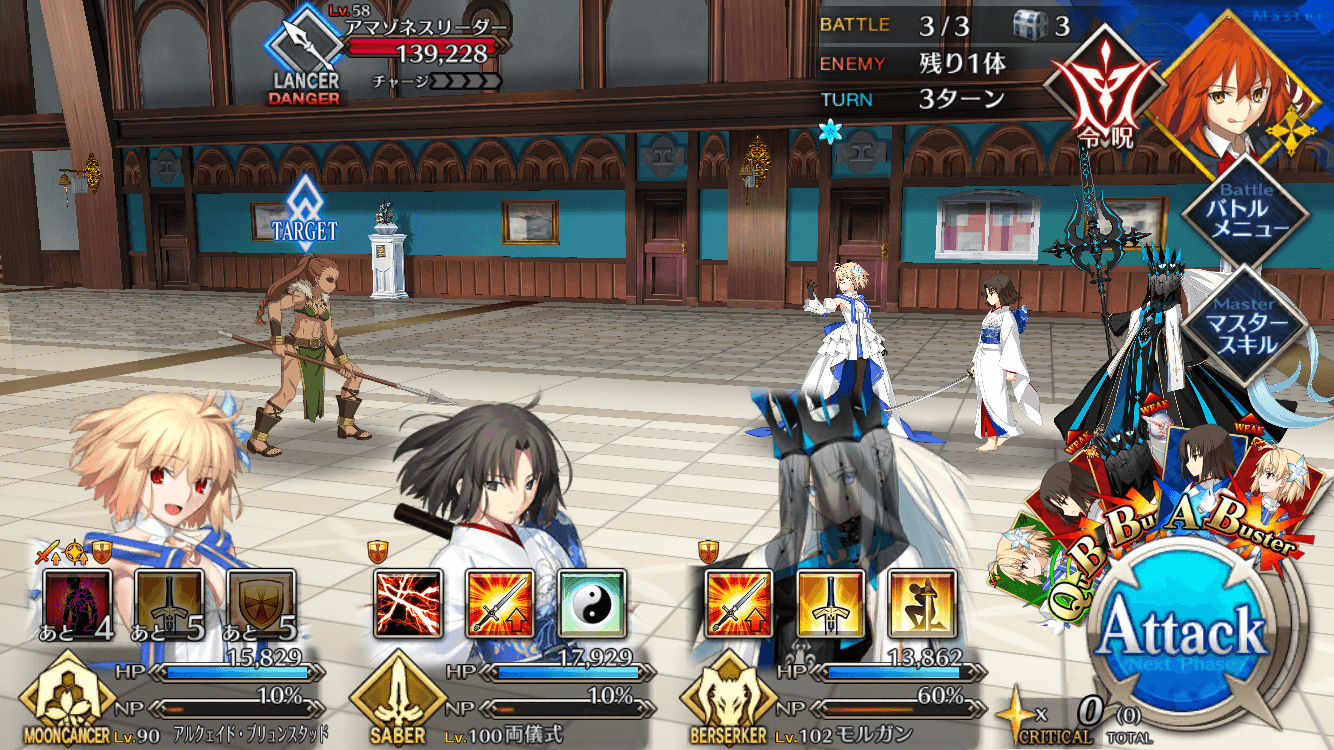Activate the yin-yang skill

coord(592,604)
